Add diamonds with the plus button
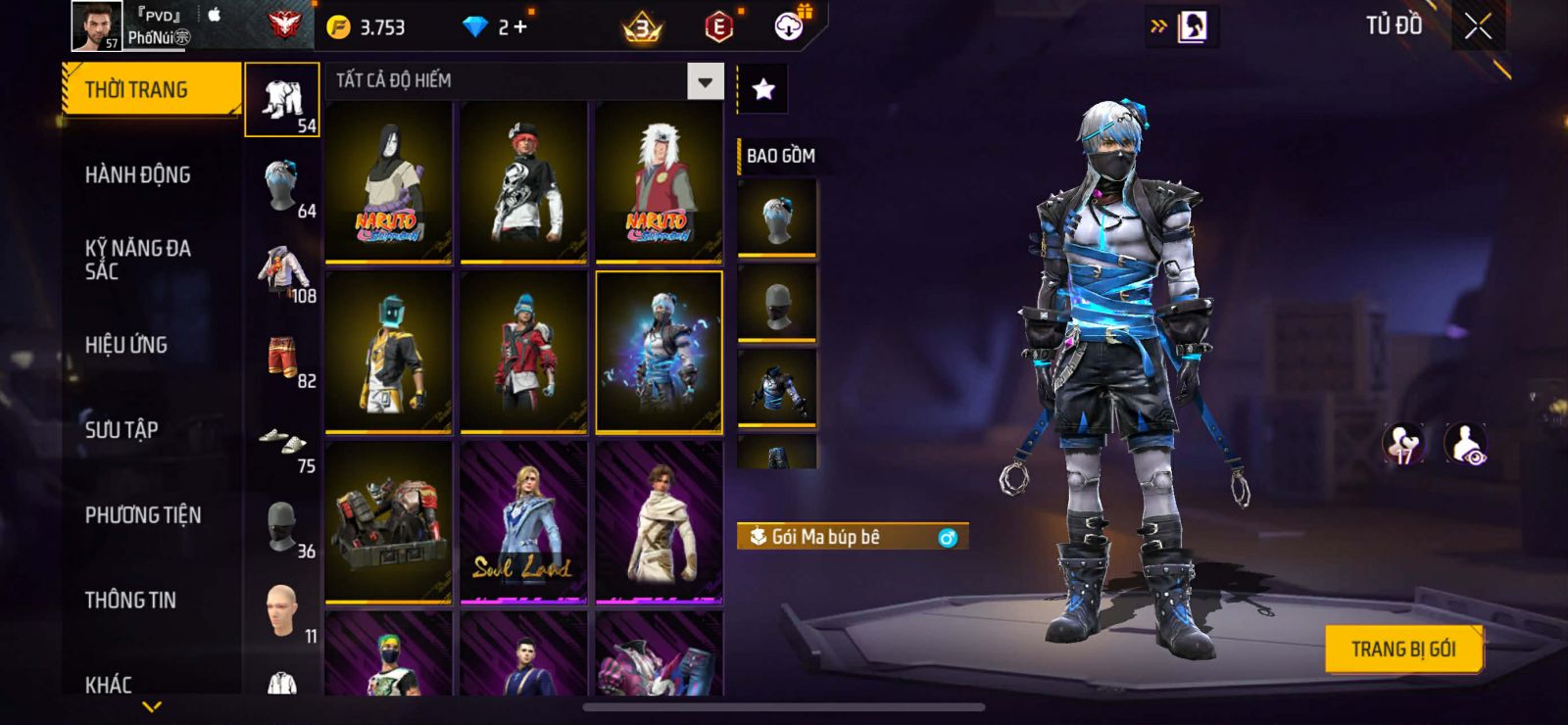The height and width of the screenshot is (725, 1568). [520, 27]
